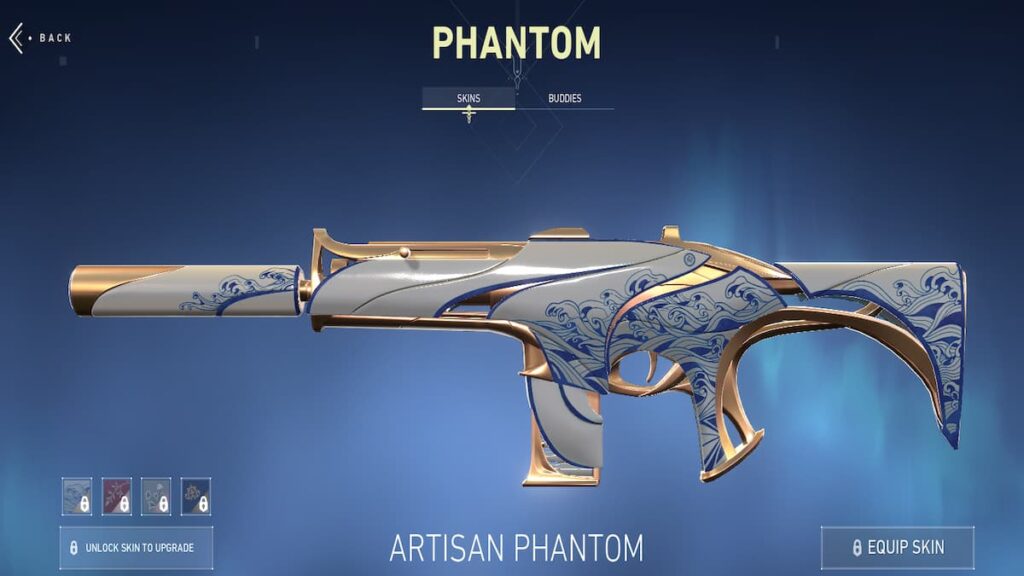The height and width of the screenshot is (576, 1024).
Task: Go back using the Back button
Action: (x=40, y=38)
